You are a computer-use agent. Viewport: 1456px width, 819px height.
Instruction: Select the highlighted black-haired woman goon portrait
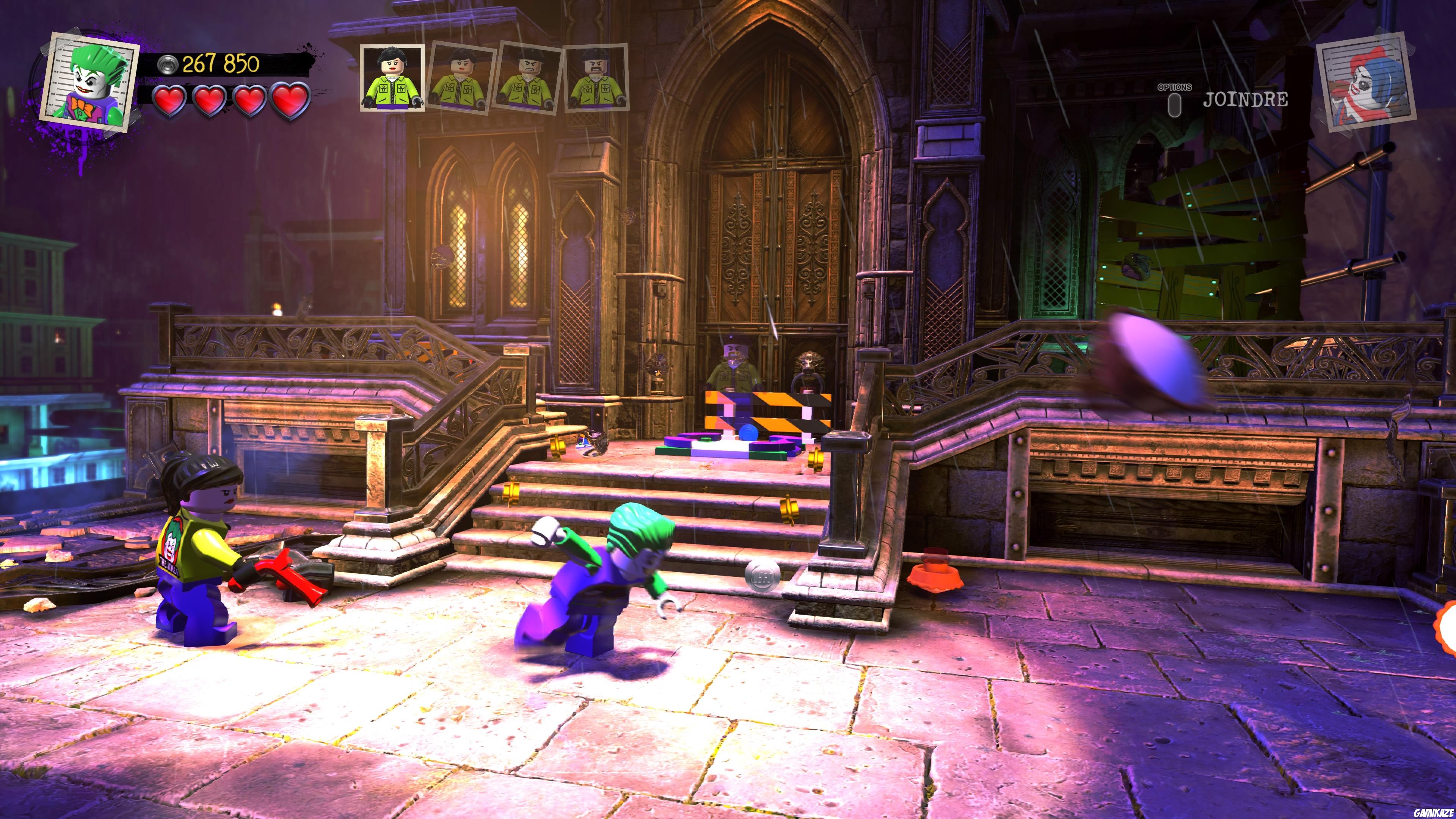click(392, 77)
